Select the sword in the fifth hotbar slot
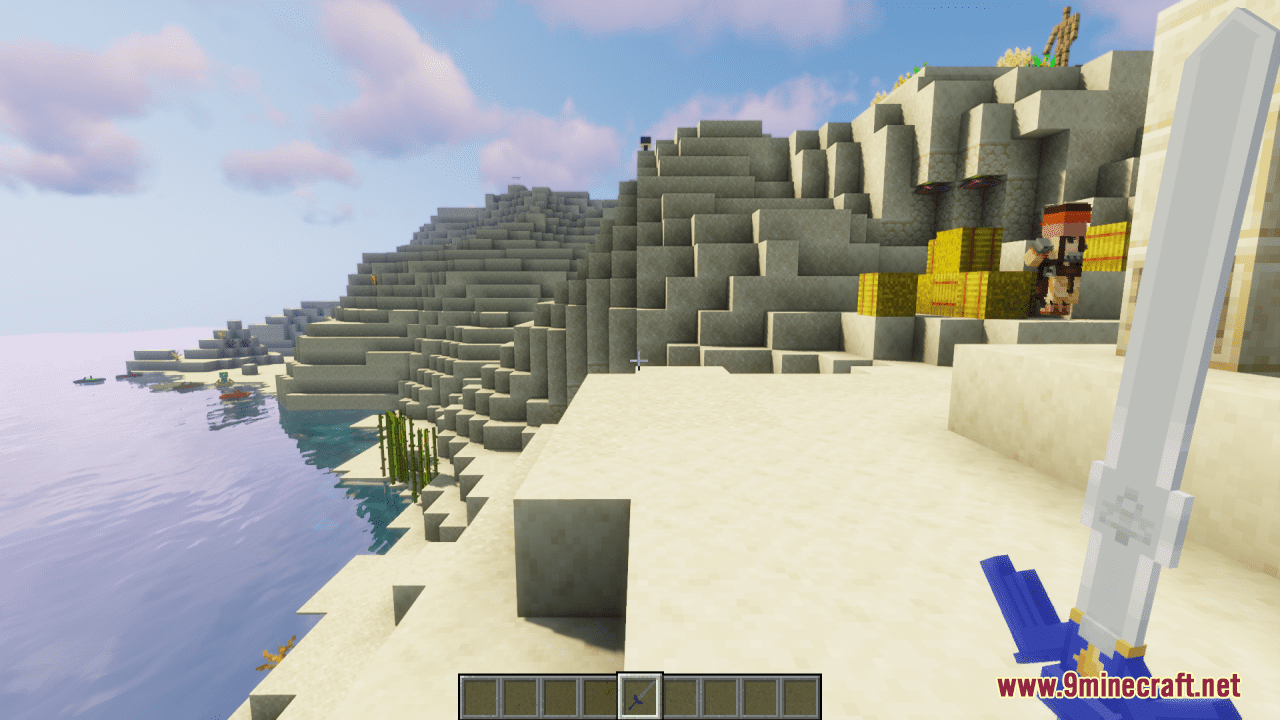1280x720 pixels. coord(640,695)
